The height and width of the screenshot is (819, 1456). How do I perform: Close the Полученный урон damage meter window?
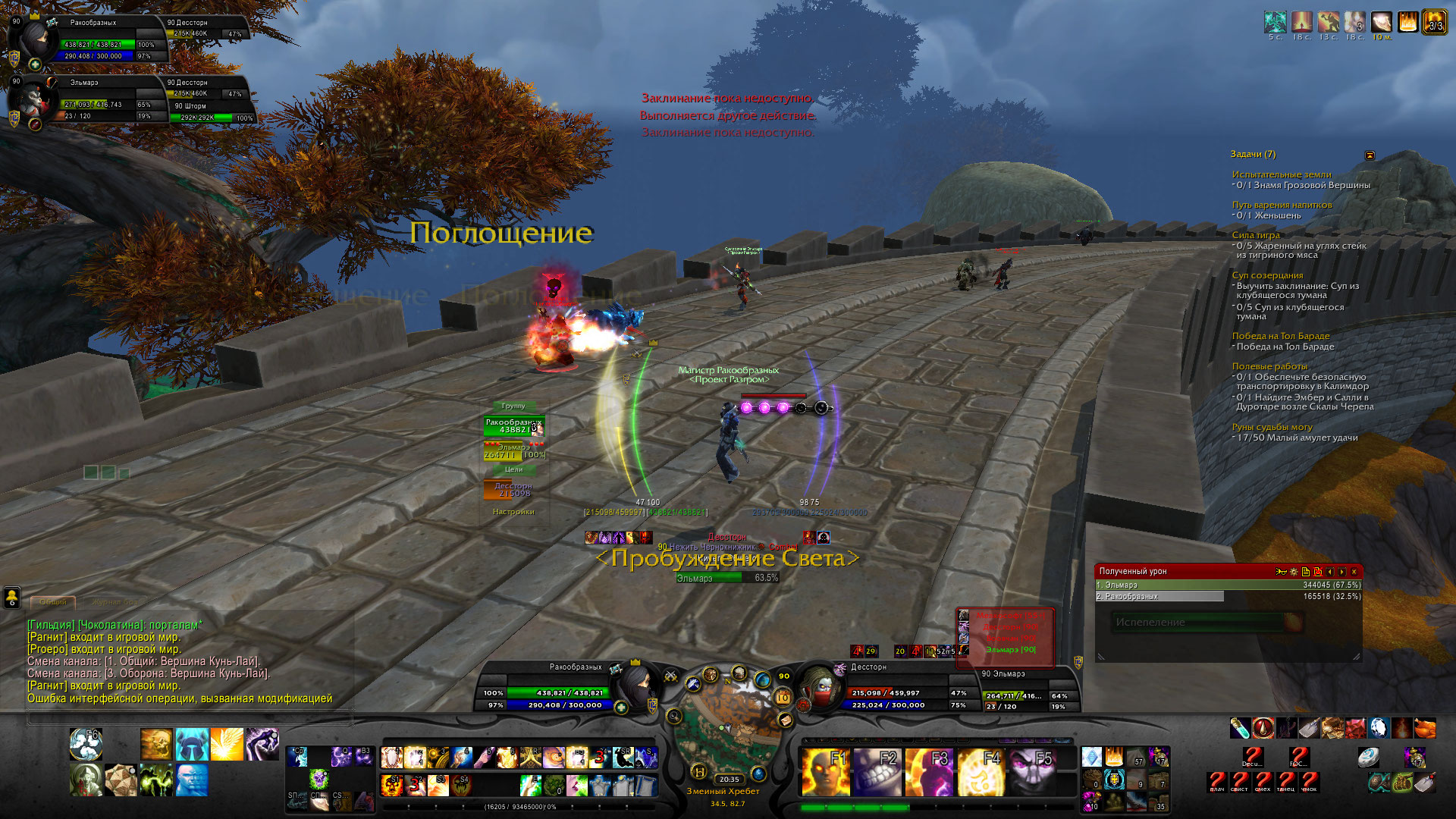[x=1354, y=572]
